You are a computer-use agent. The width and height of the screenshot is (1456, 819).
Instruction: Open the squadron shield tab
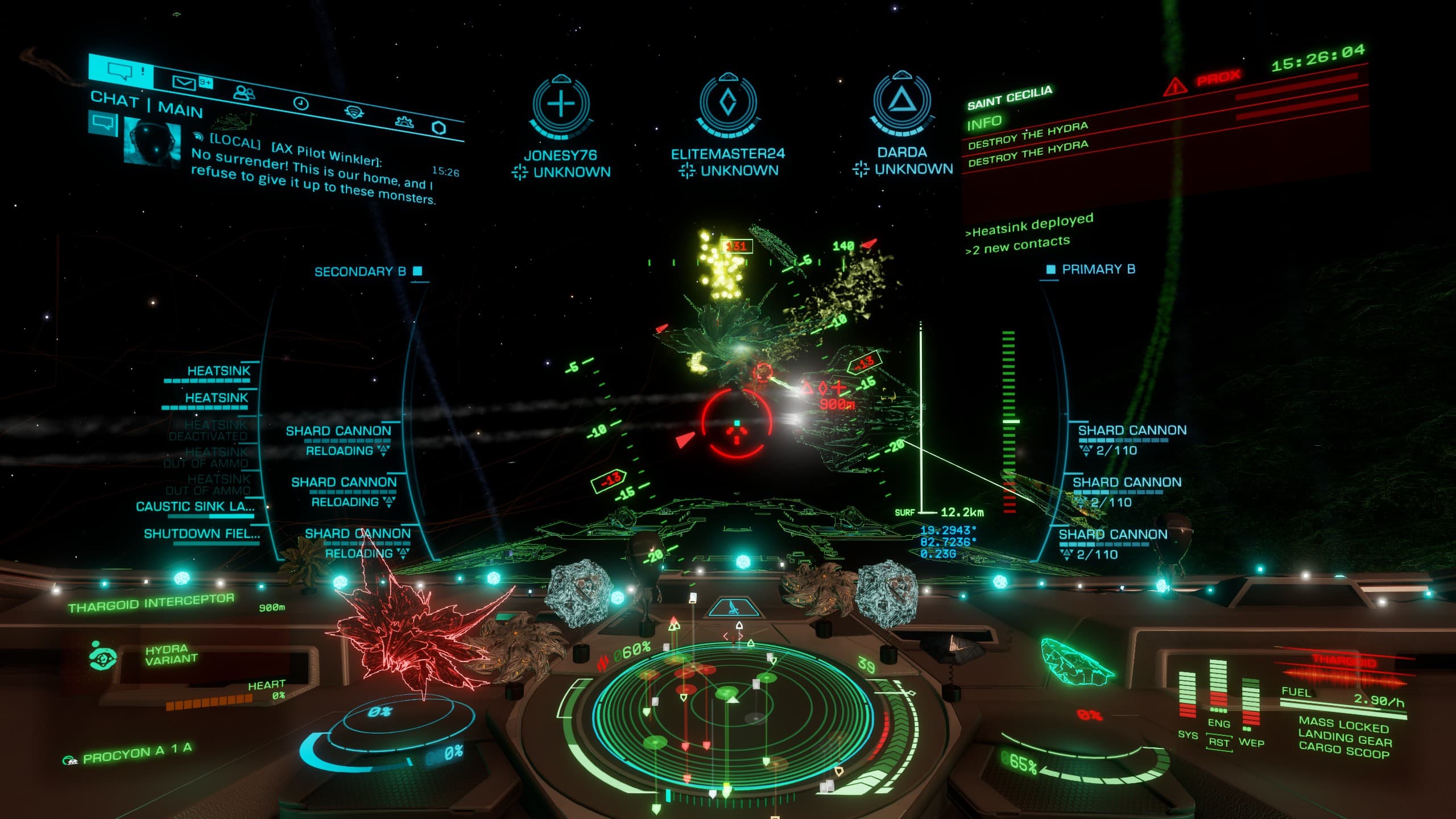[x=354, y=111]
